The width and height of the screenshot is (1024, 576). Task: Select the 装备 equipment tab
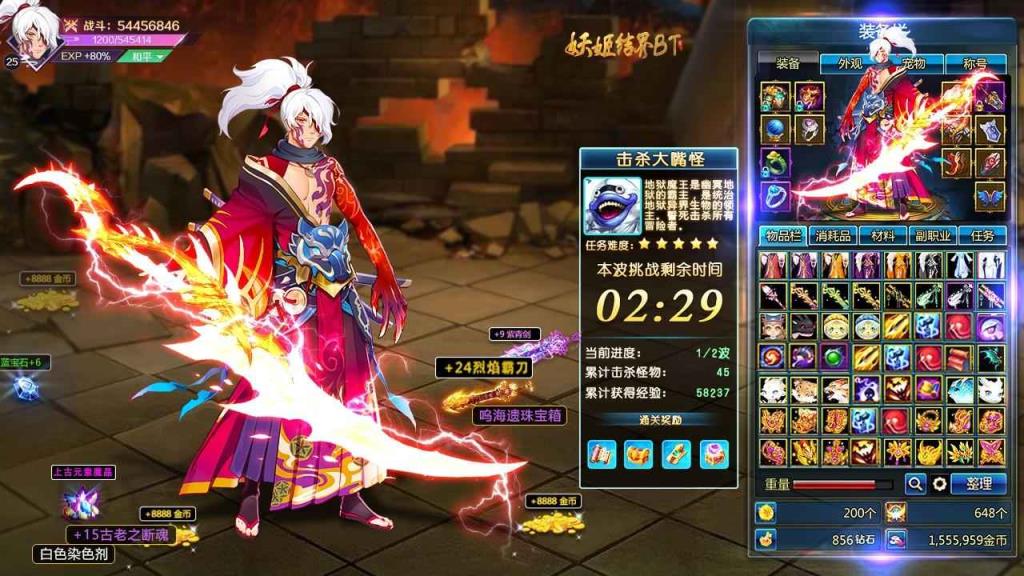[787, 63]
